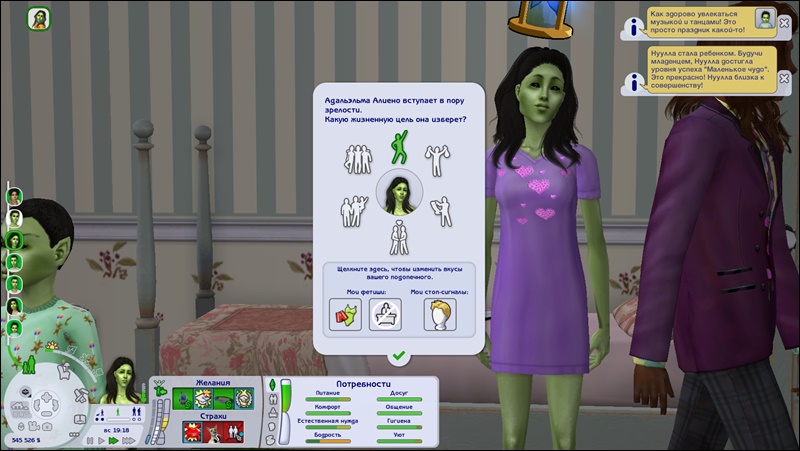The image size is (800, 451).
Task: Confirm the aspiration choice with the green checkmark
Action: click(x=398, y=355)
